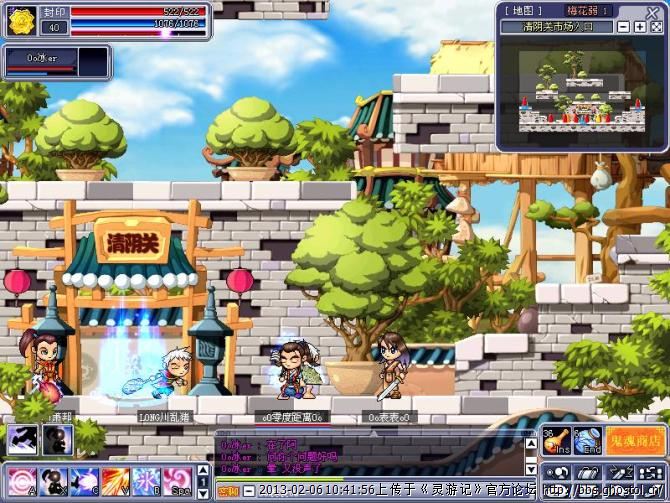
Task: Zoom in the minimap with plus button
Action: point(640,26)
